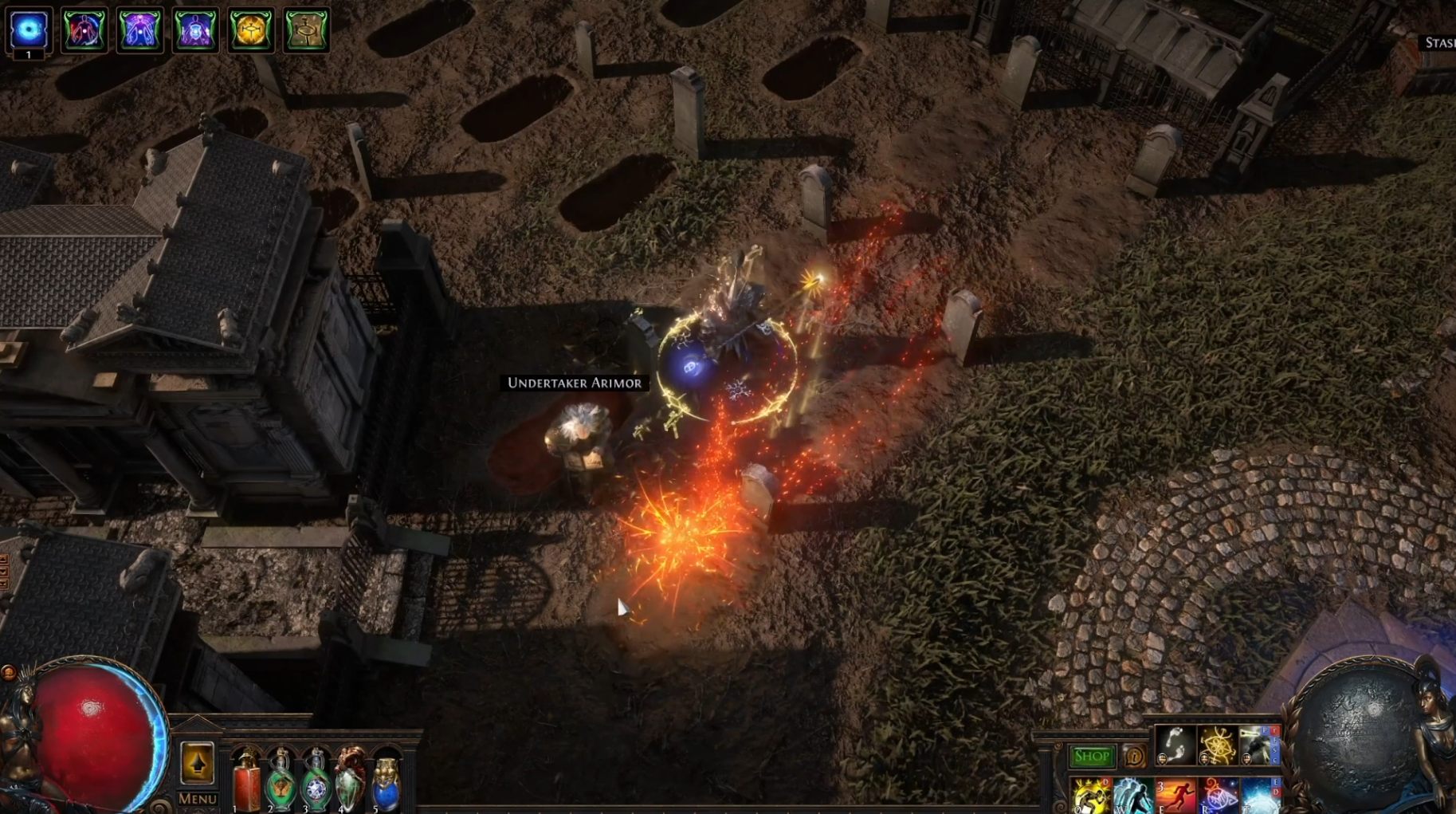Select the red-and-blue figure aura buff

[x=84, y=30]
